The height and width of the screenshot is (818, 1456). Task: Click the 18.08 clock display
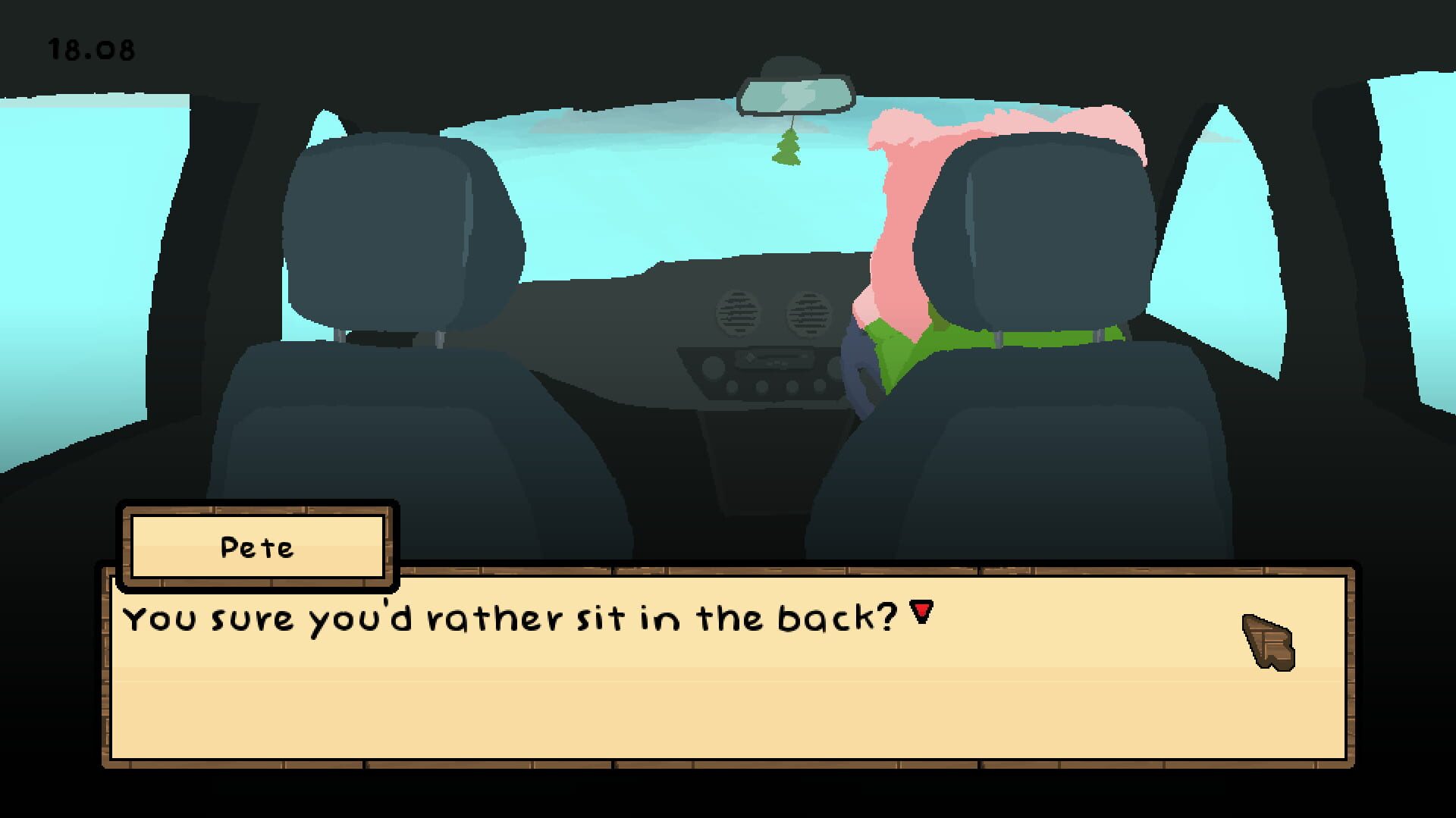tap(91, 49)
